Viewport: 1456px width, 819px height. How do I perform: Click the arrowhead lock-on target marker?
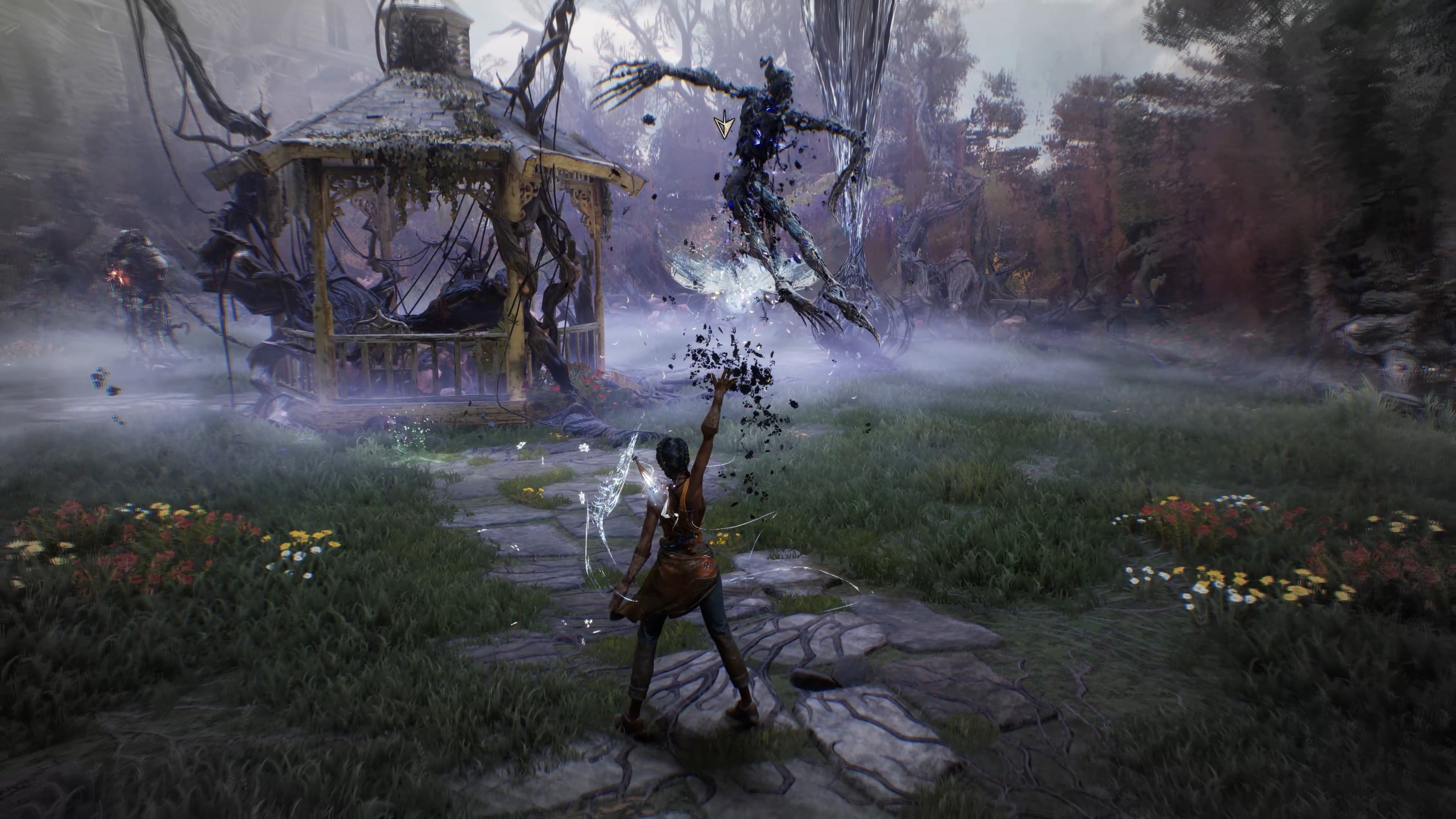point(722,126)
